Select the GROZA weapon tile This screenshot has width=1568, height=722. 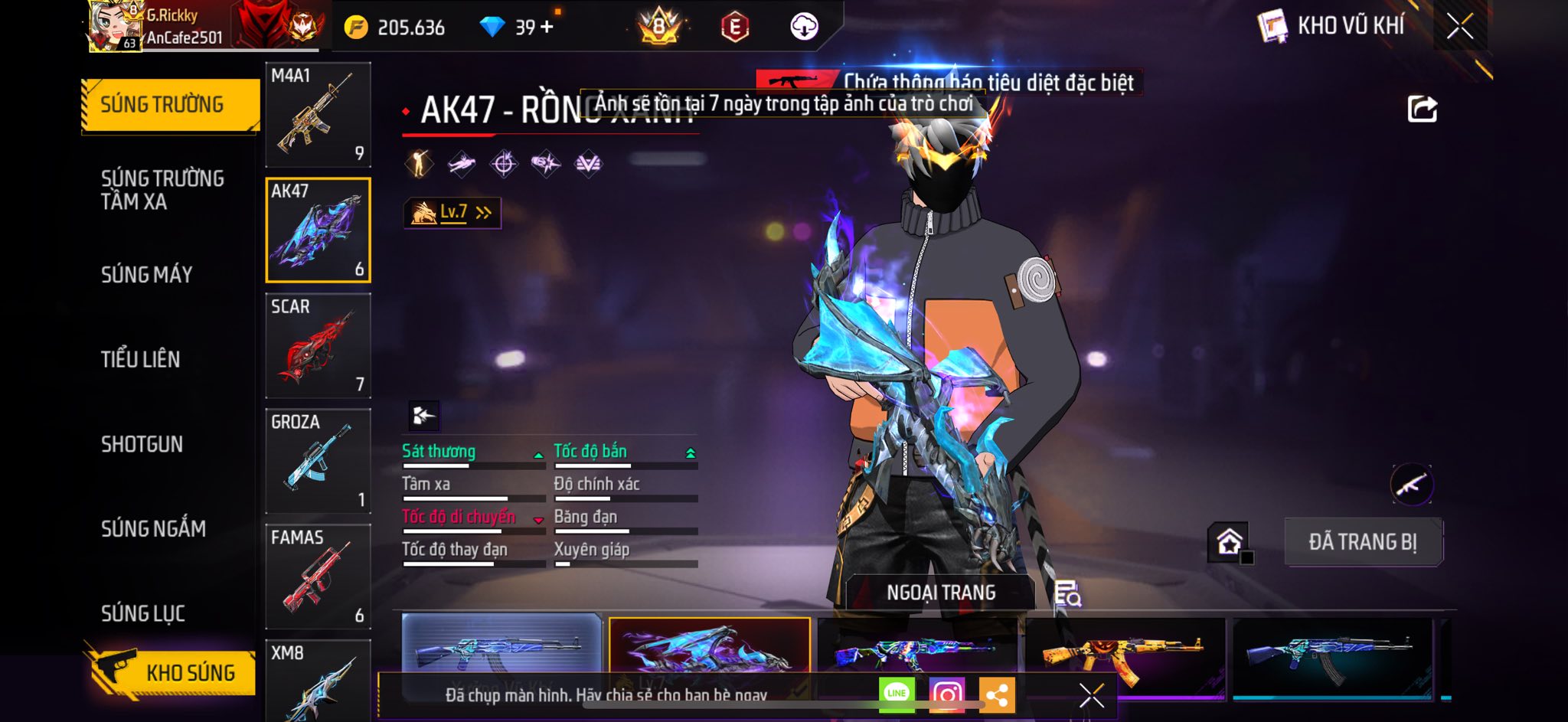318,461
